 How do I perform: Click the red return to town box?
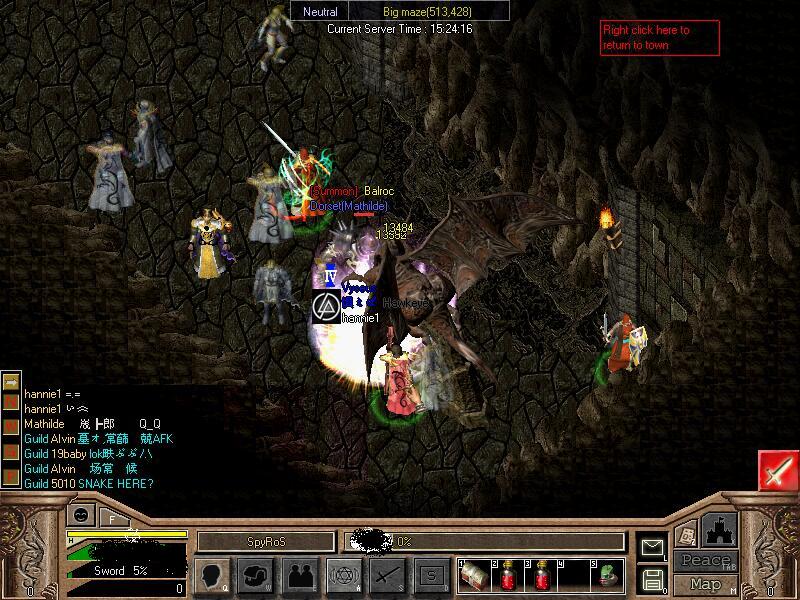coord(659,38)
